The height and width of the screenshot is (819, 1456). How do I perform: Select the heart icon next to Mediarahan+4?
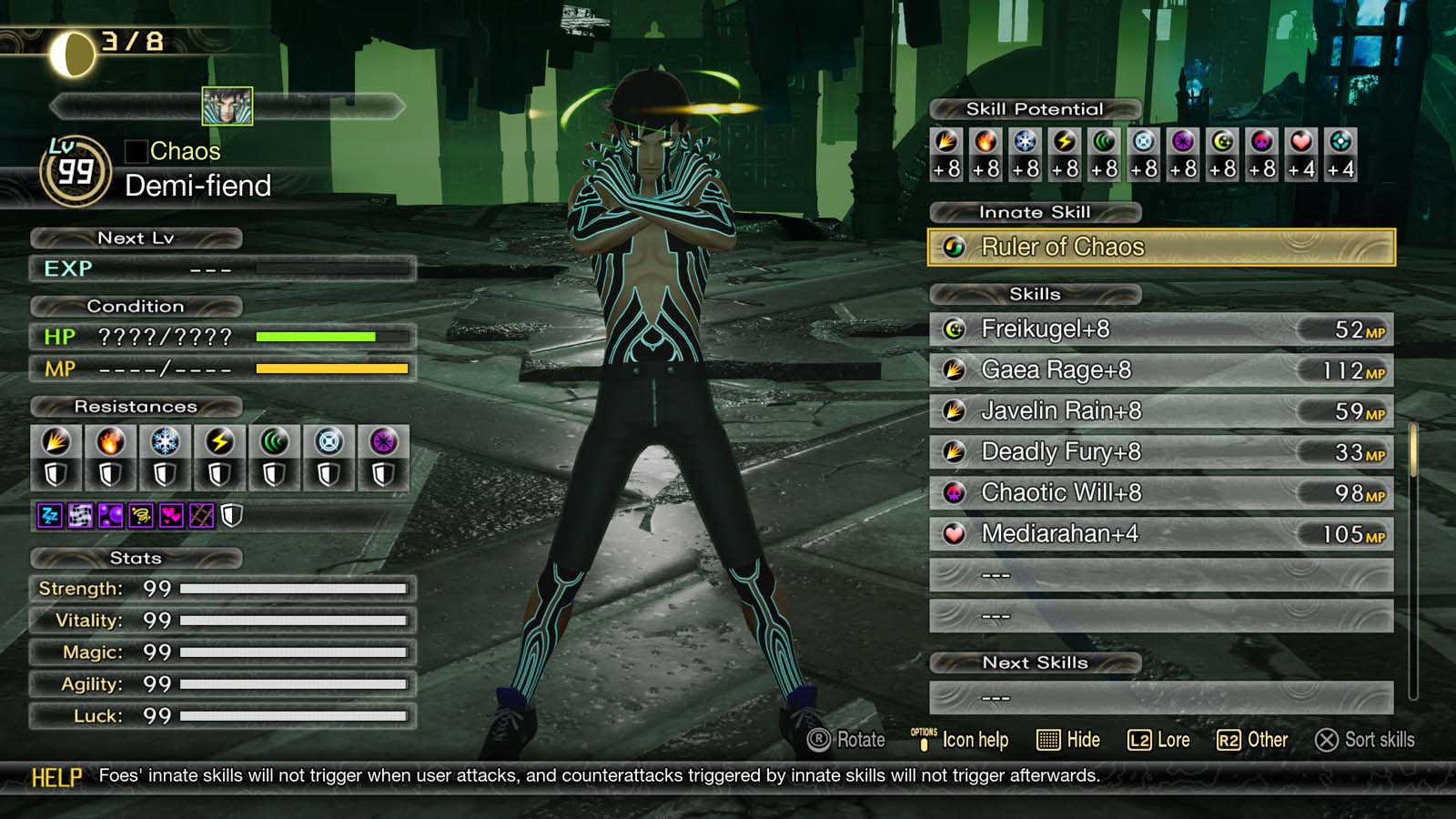click(955, 533)
